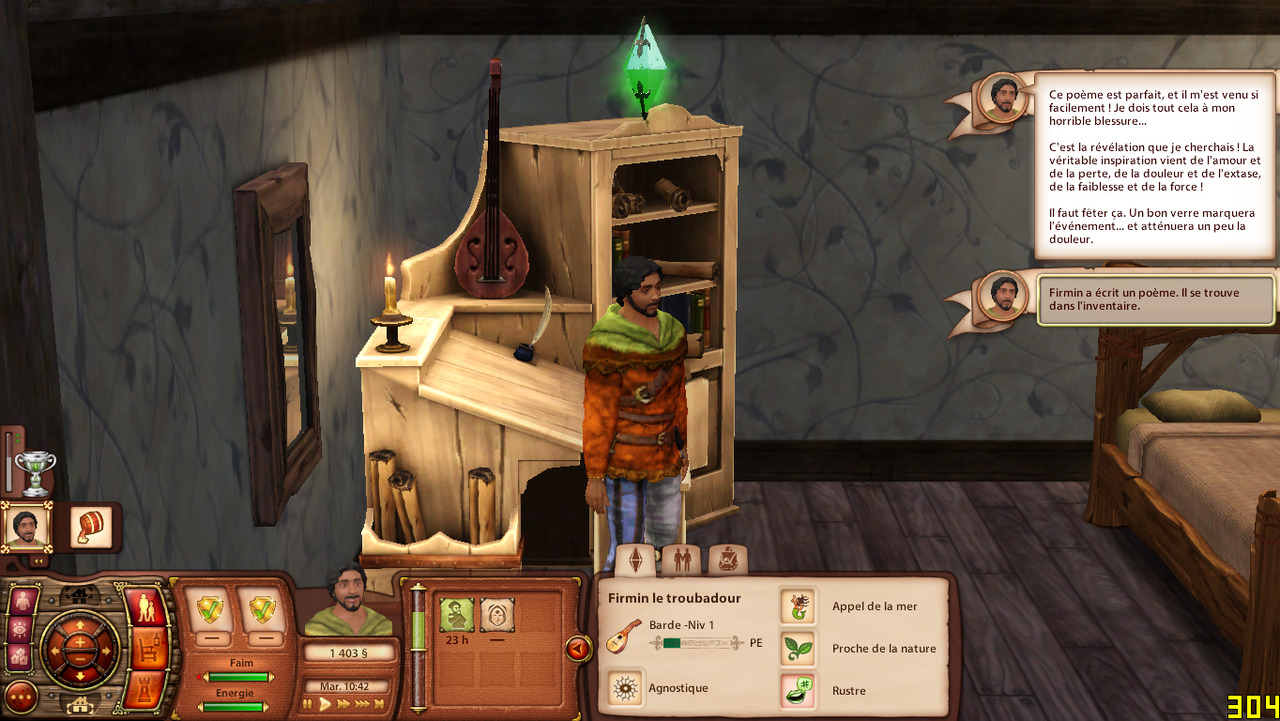This screenshot has height=721, width=1280.
Task: Click the barrel action queue icon
Action: (x=92, y=527)
